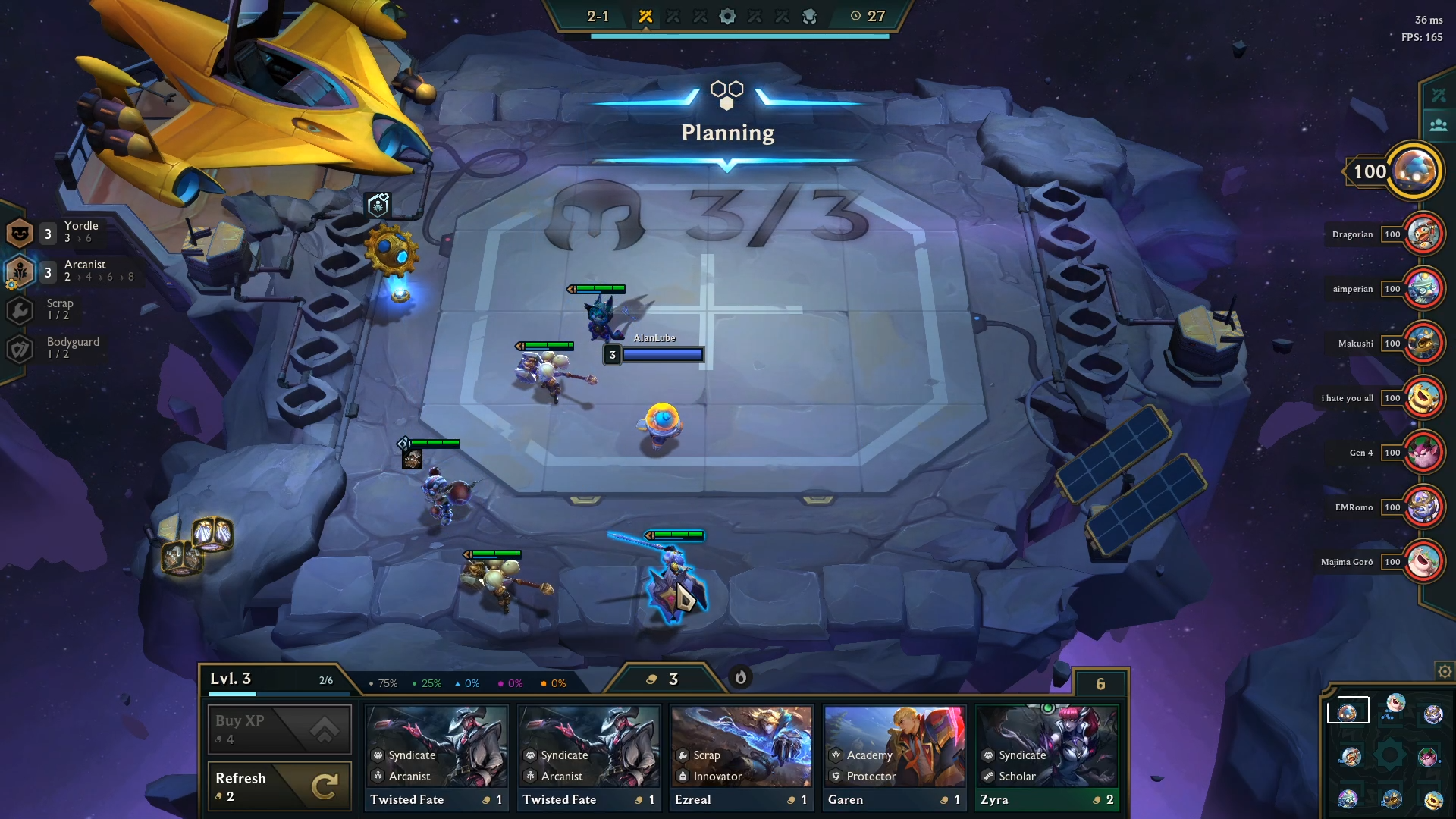This screenshot has height=819, width=1456.
Task: Purchase Garen from the shop
Action: click(x=894, y=758)
